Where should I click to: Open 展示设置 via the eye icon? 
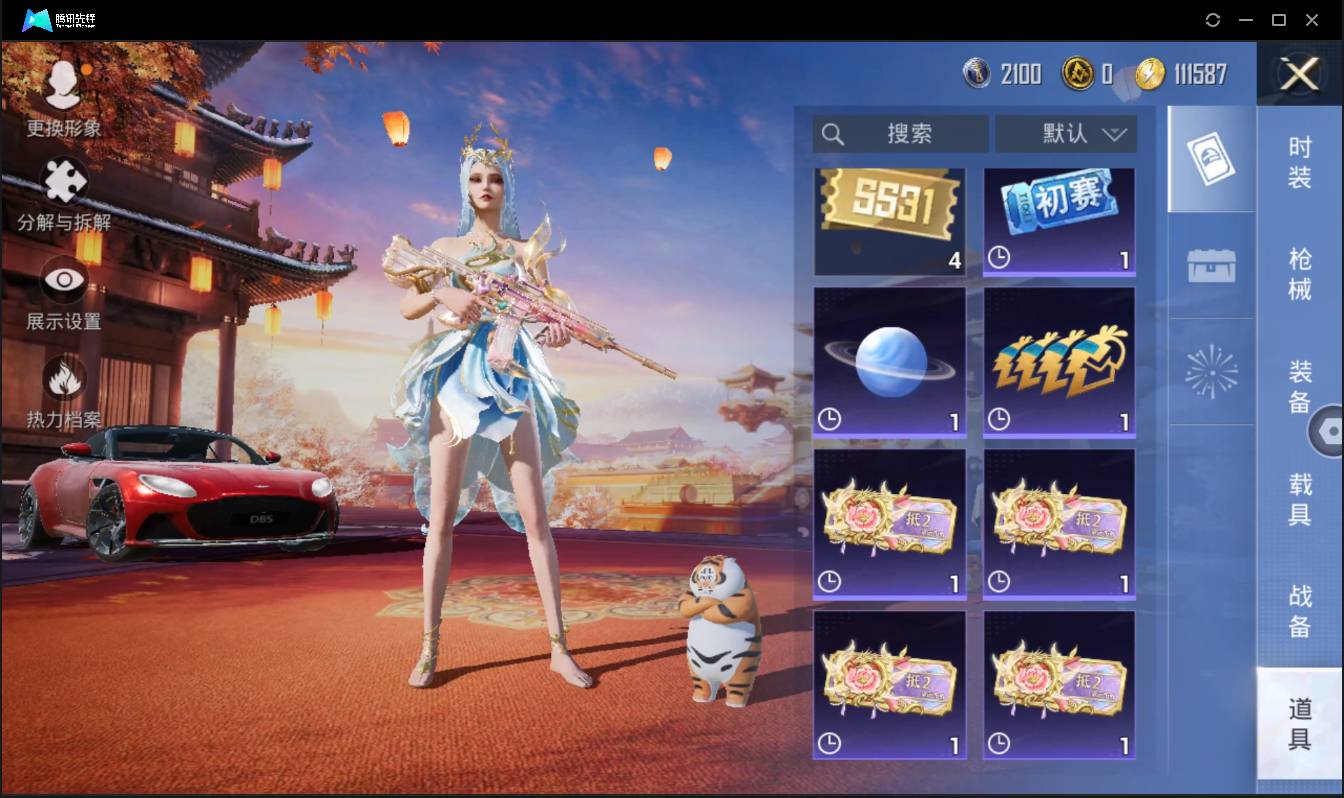pyautogui.click(x=62, y=280)
